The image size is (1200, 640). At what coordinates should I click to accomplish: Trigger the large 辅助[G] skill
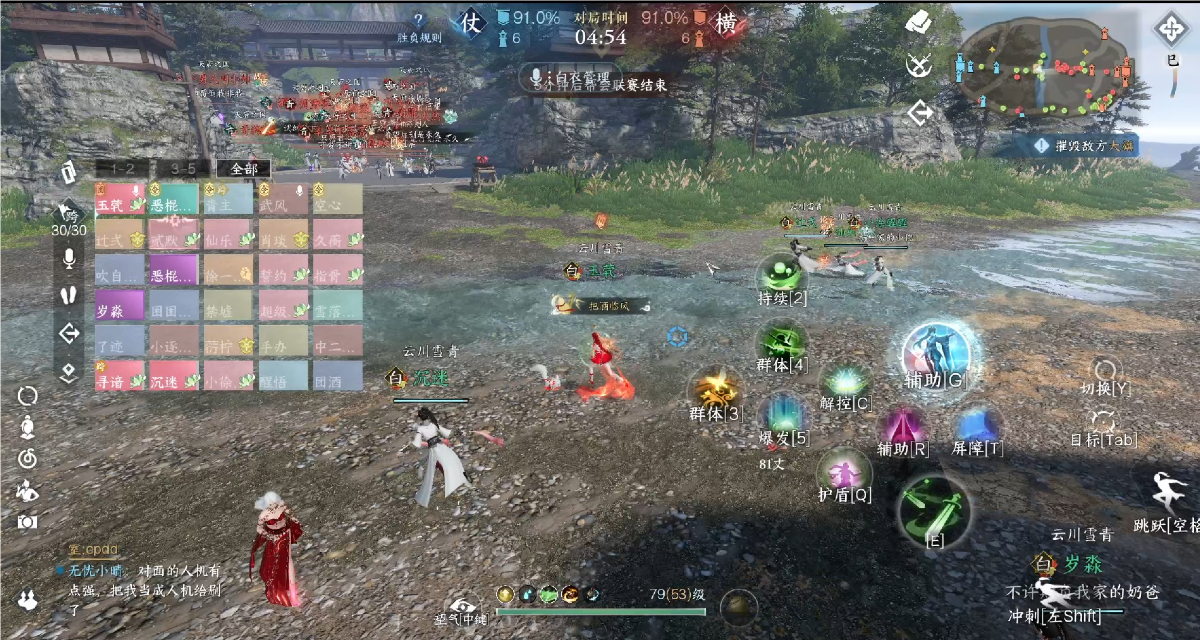935,352
